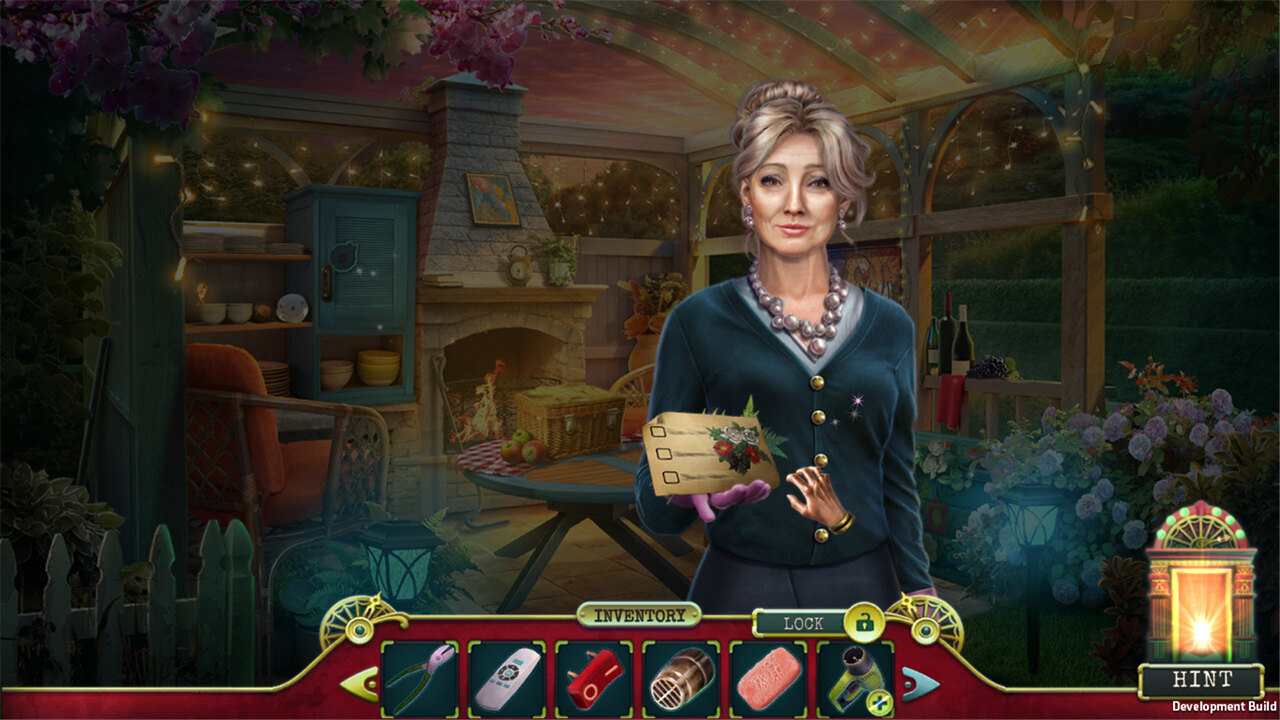Take the task list card offered
The height and width of the screenshot is (720, 1280).
(x=708, y=450)
